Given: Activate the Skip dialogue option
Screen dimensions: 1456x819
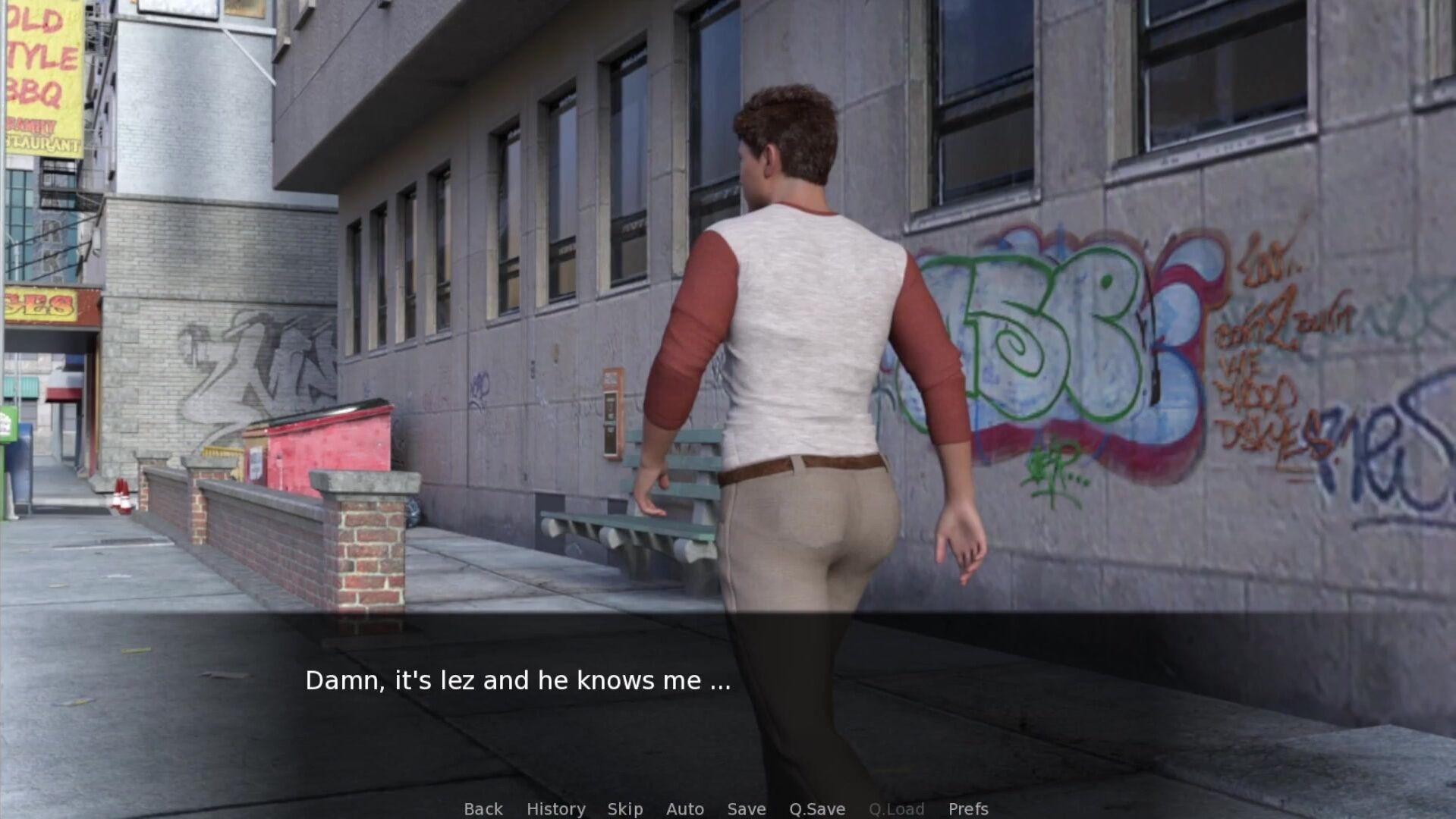Looking at the screenshot, I should [x=625, y=809].
